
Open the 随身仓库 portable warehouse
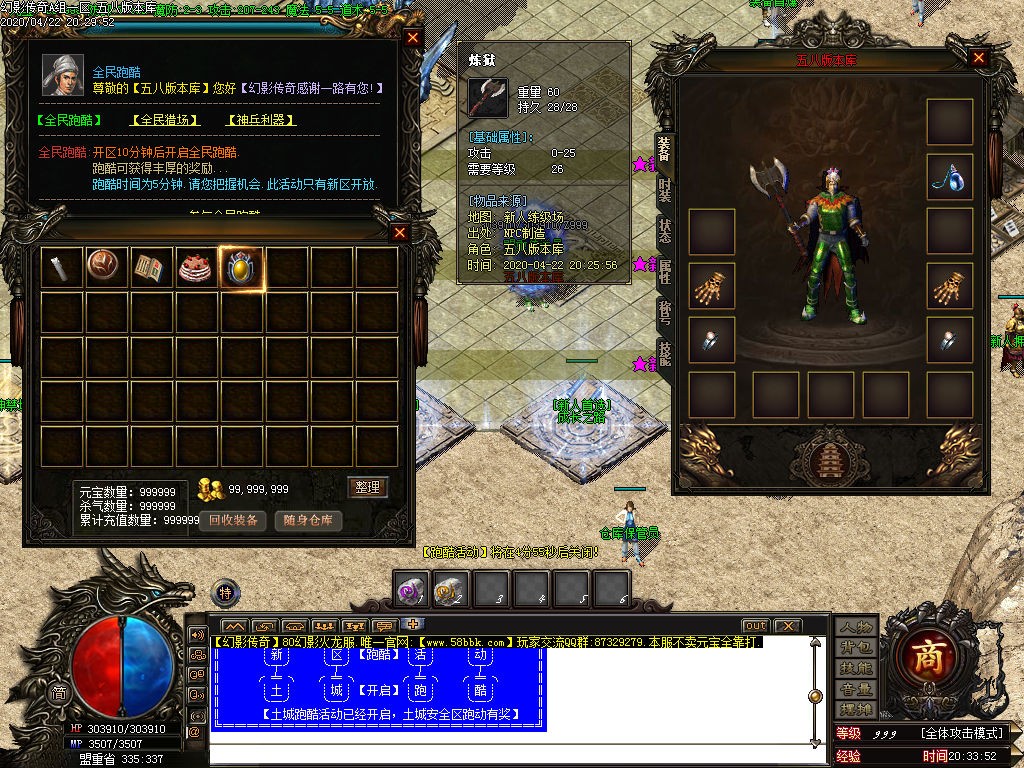308,520
